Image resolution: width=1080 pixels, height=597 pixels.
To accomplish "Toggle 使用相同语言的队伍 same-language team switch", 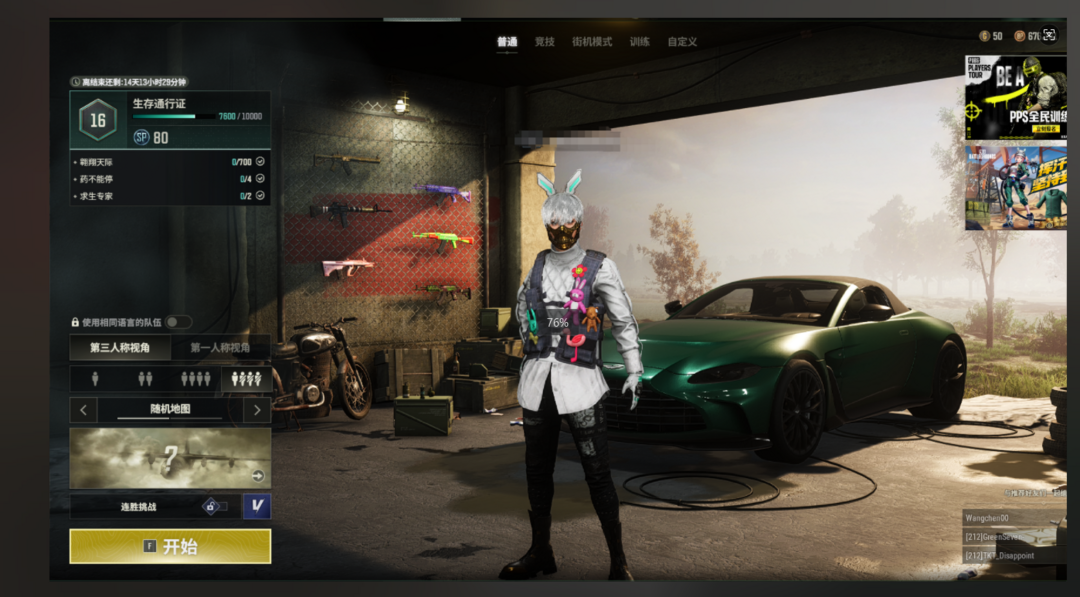I will pyautogui.click(x=178, y=322).
